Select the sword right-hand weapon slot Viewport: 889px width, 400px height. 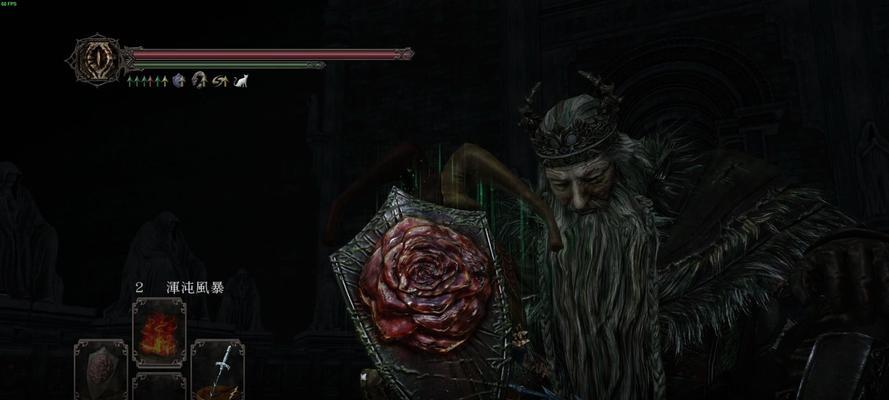[x=217, y=369]
